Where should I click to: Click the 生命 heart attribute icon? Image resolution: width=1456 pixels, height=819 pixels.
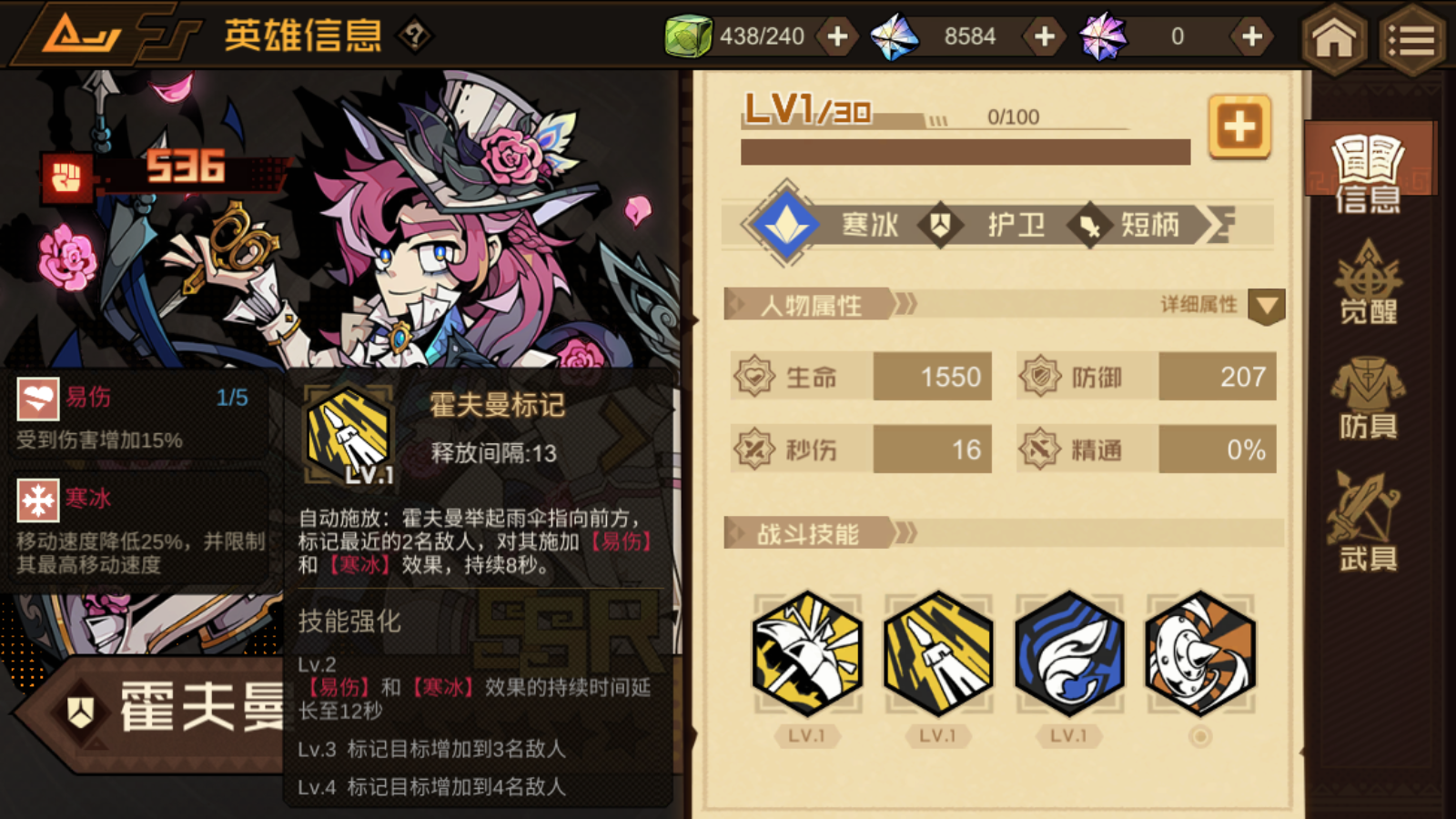[x=753, y=376]
